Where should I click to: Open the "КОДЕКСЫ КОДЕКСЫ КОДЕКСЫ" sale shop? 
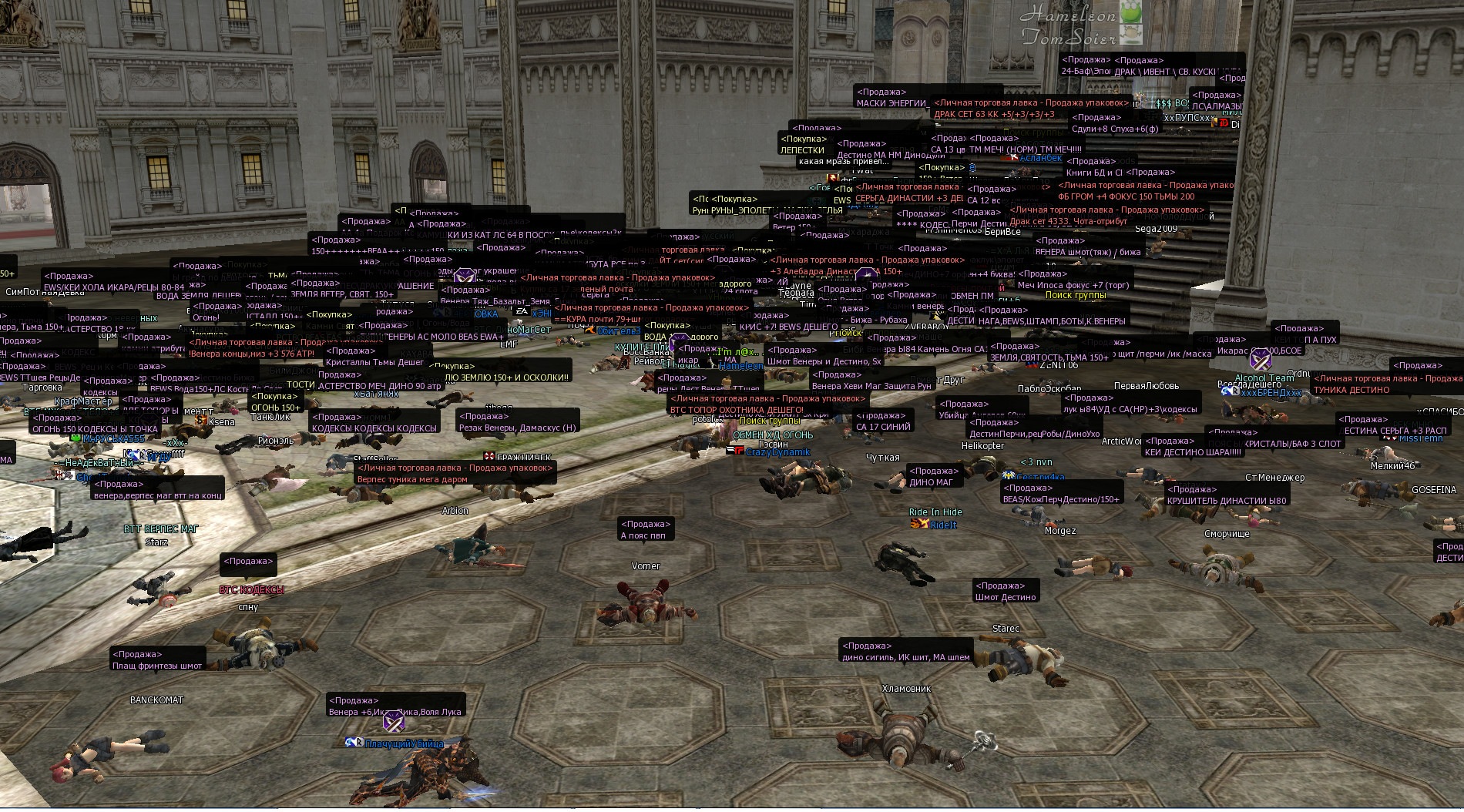pyautogui.click(x=374, y=428)
